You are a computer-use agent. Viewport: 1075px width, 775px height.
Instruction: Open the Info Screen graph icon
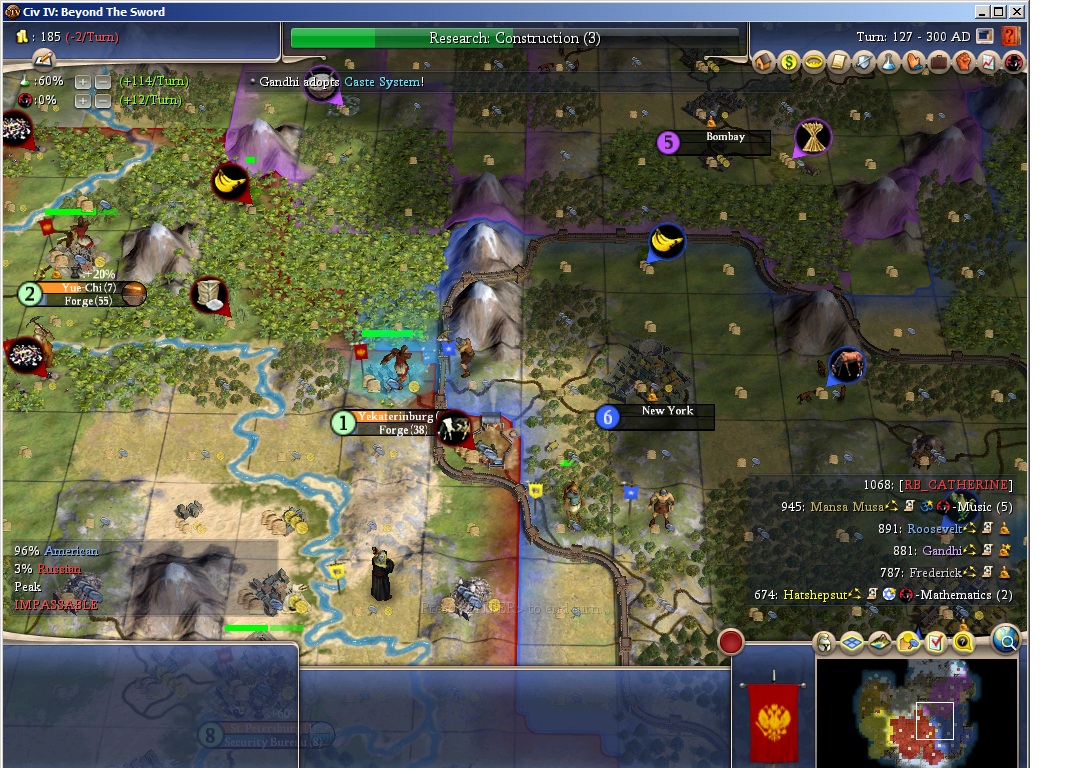(x=989, y=62)
